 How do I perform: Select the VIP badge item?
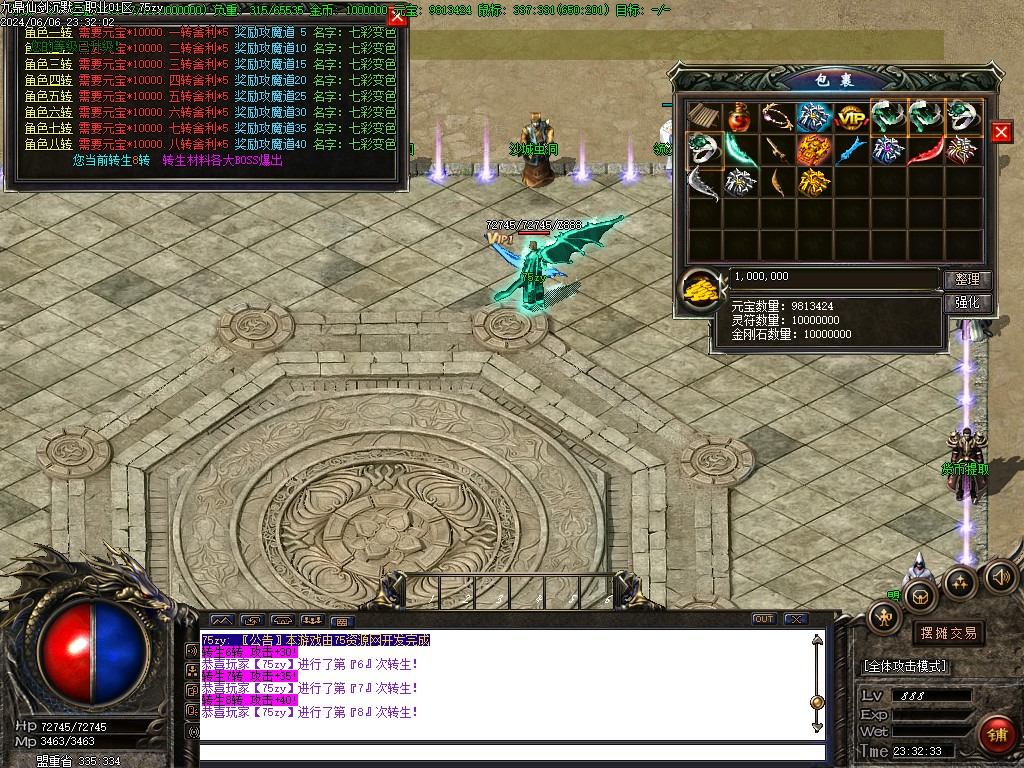[x=851, y=117]
